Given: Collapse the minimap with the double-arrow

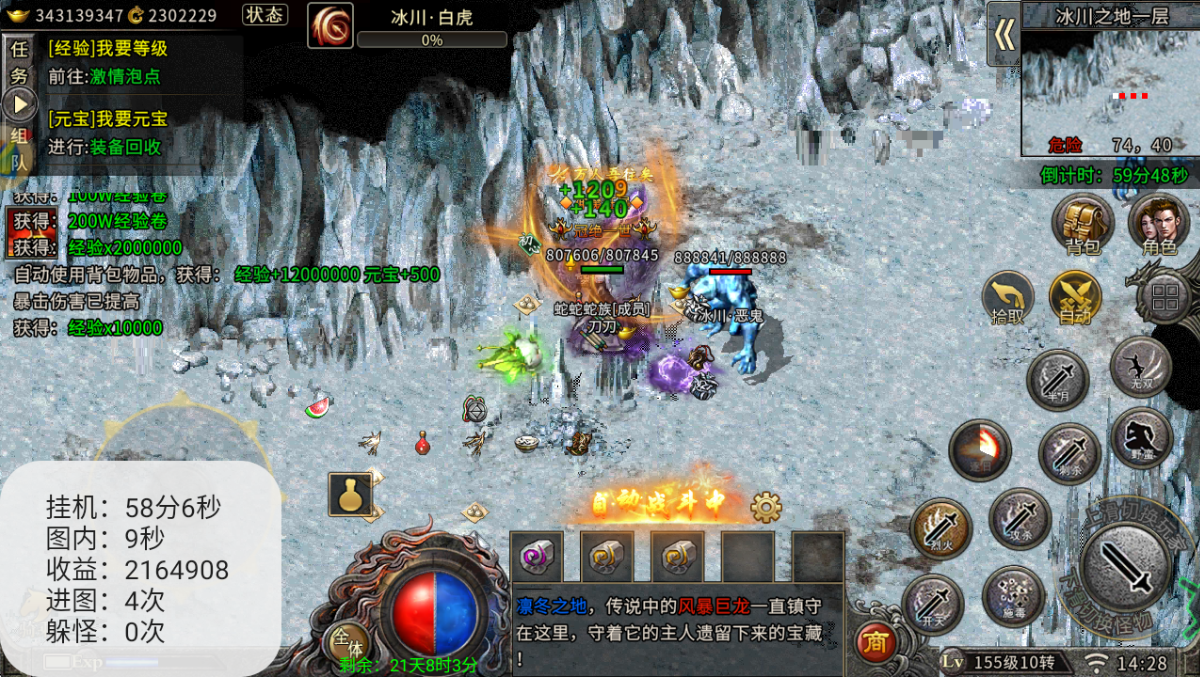Looking at the screenshot, I should 1004,35.
